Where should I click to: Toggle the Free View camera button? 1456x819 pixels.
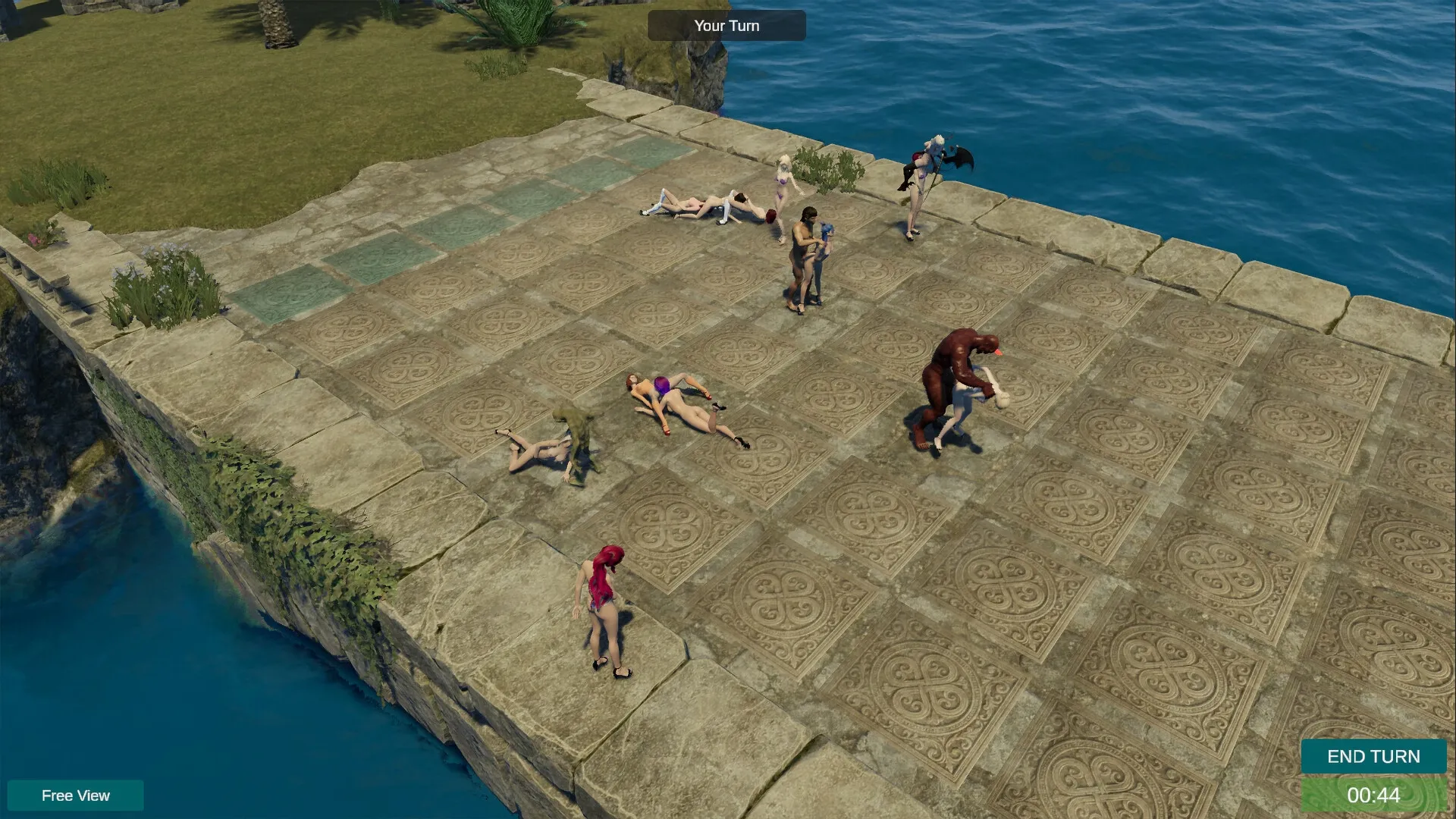pyautogui.click(x=75, y=795)
